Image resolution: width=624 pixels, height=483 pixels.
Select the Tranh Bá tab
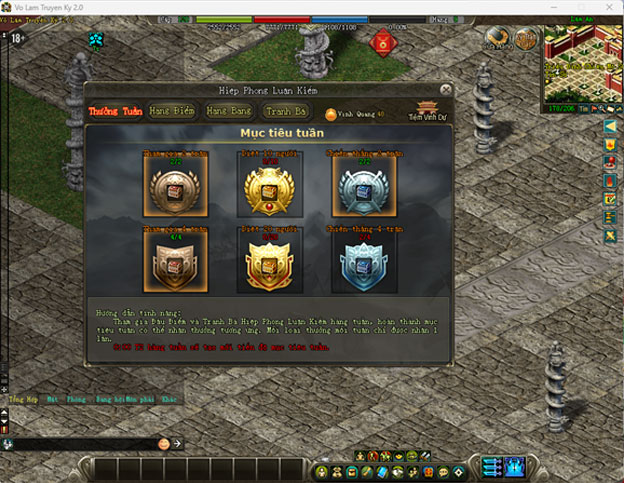point(284,111)
